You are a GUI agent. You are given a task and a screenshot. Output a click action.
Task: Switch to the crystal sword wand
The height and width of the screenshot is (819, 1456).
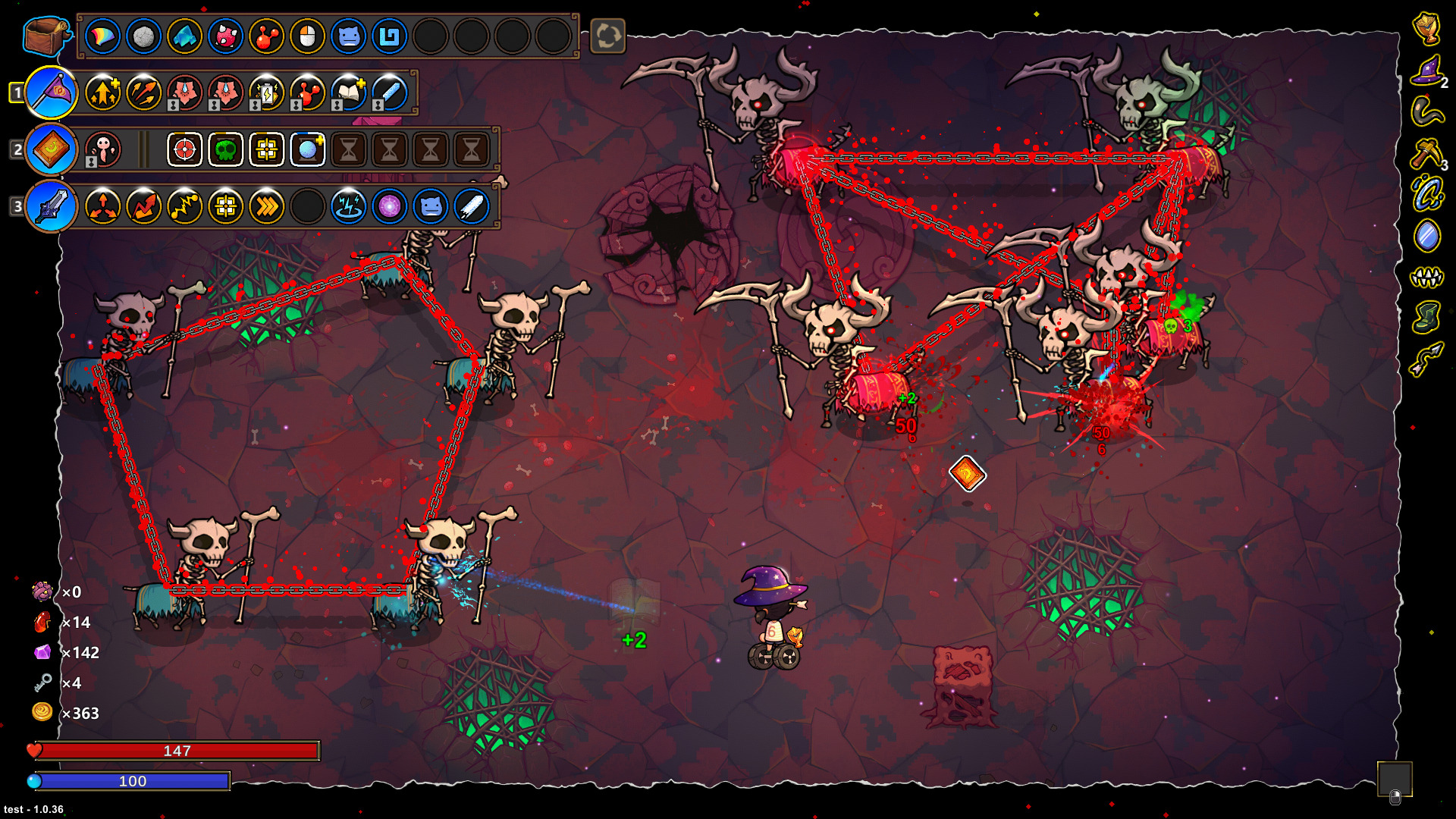52,206
